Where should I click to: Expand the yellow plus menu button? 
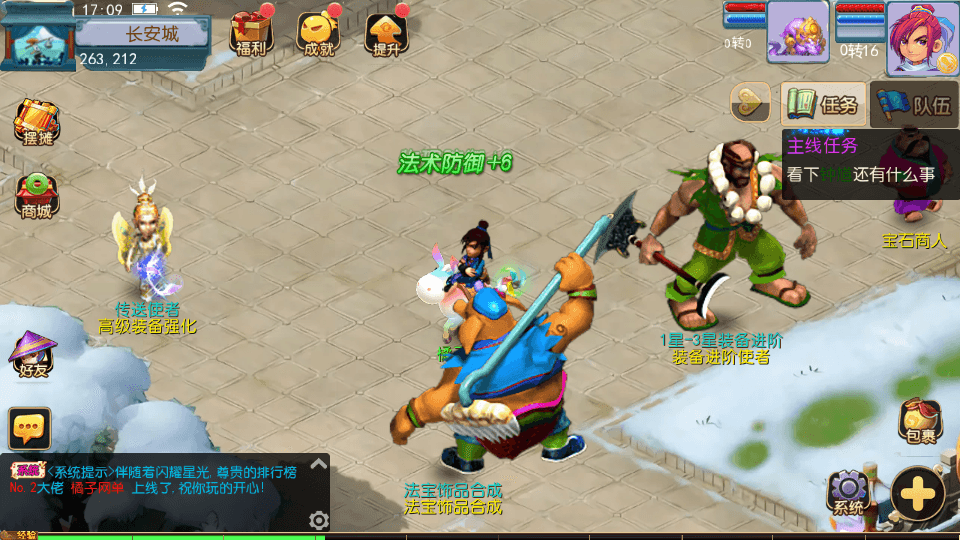(x=918, y=495)
